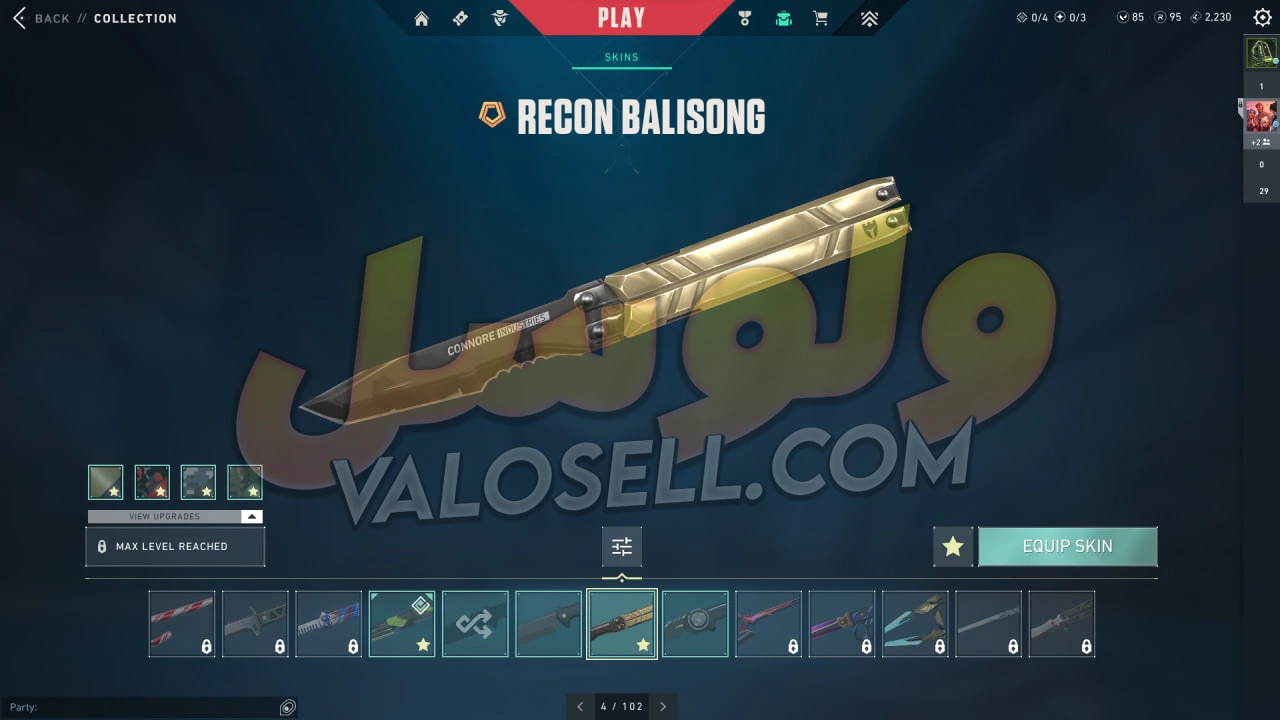This screenshot has height=720, width=1280.
Task: Choose the random favorite shuffle tile
Action: 475,624
